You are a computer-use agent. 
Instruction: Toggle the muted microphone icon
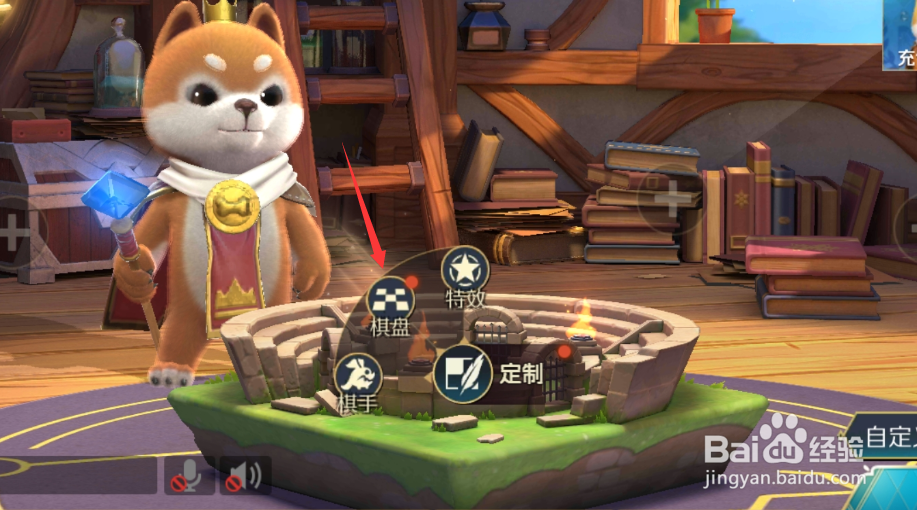[189, 476]
